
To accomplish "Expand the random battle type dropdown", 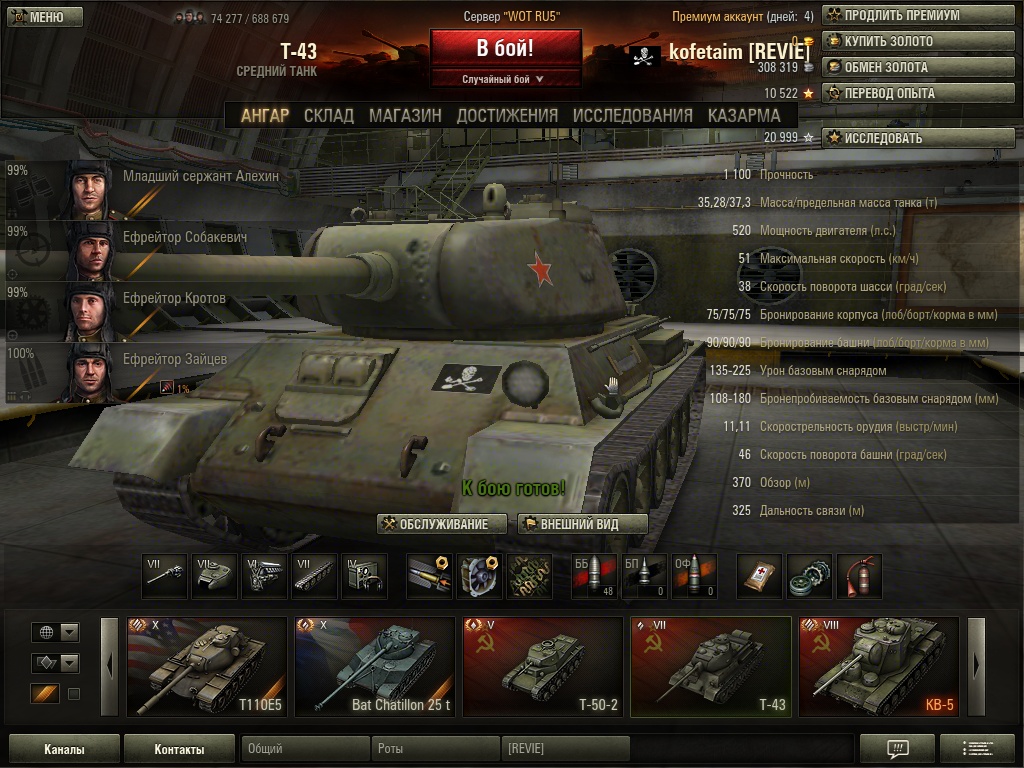I will (x=505, y=79).
